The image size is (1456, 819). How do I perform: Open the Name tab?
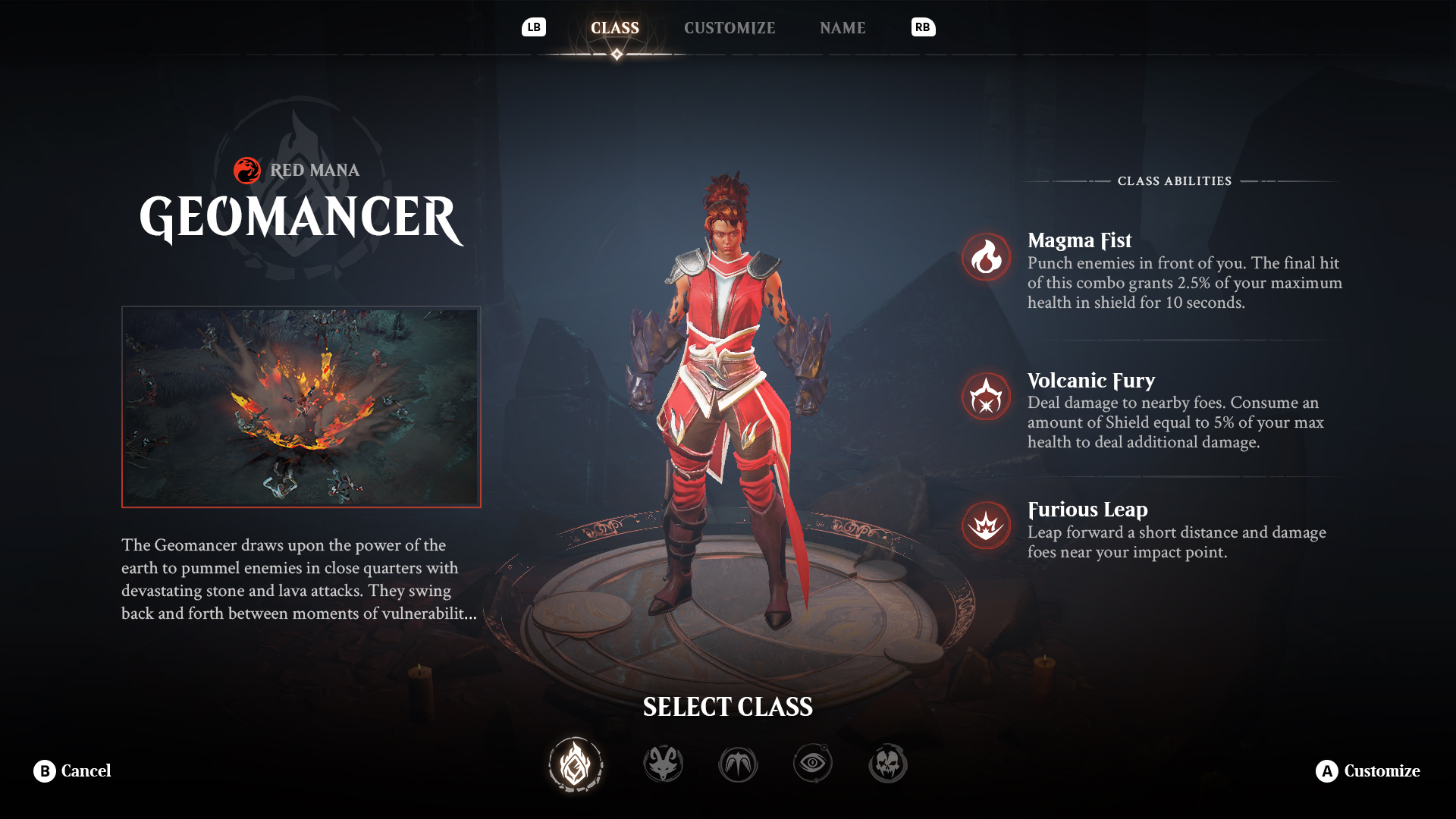click(x=843, y=28)
